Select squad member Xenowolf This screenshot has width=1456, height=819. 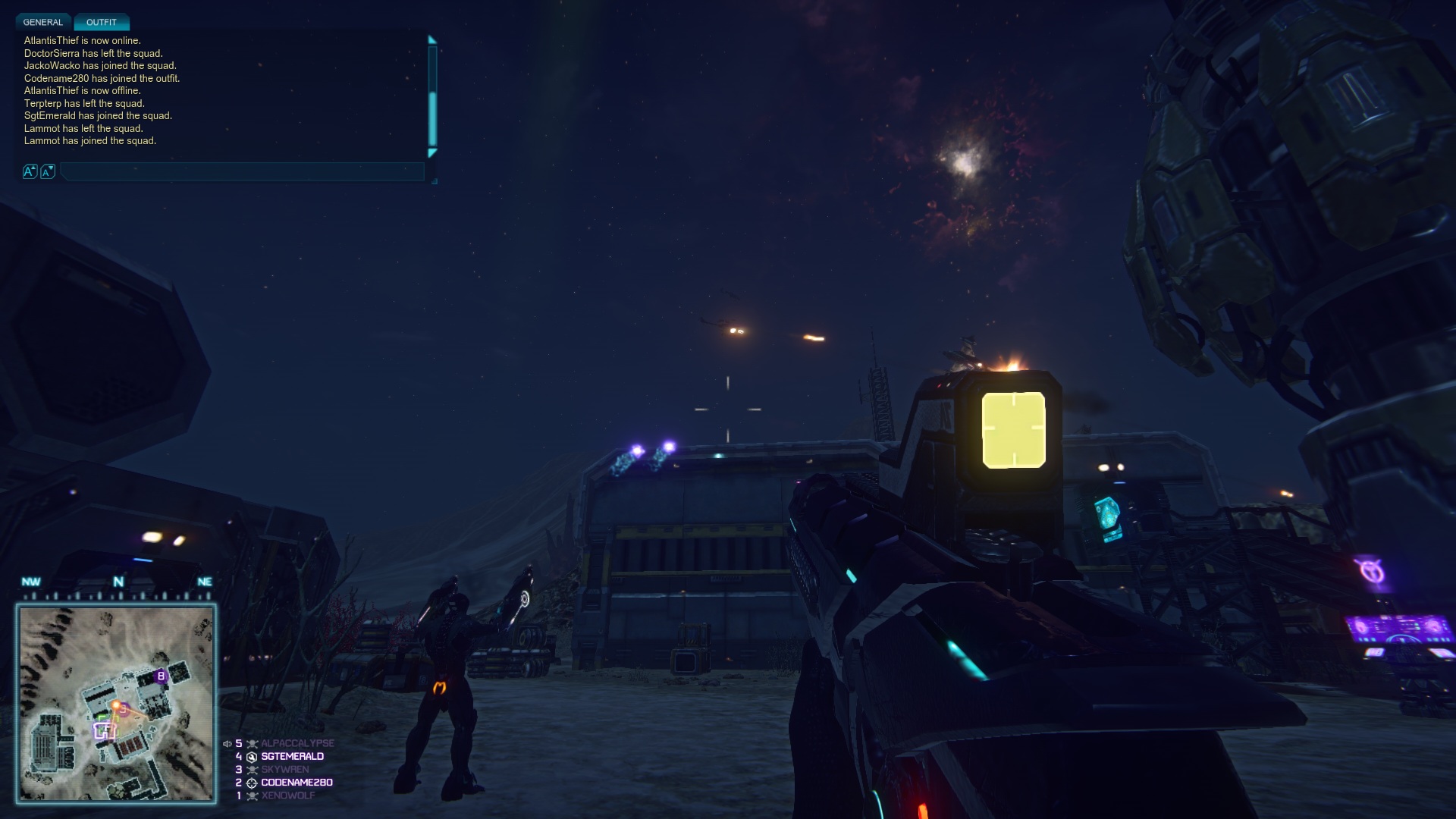287,795
